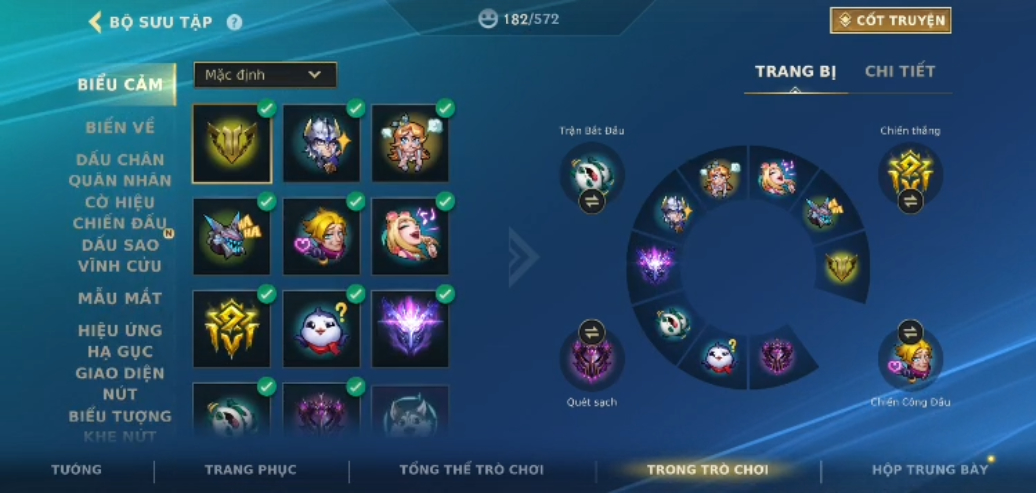The height and width of the screenshot is (493, 1036).
Task: Show the Hiệu Ứng Hạ Gục category
Action: 120,341
